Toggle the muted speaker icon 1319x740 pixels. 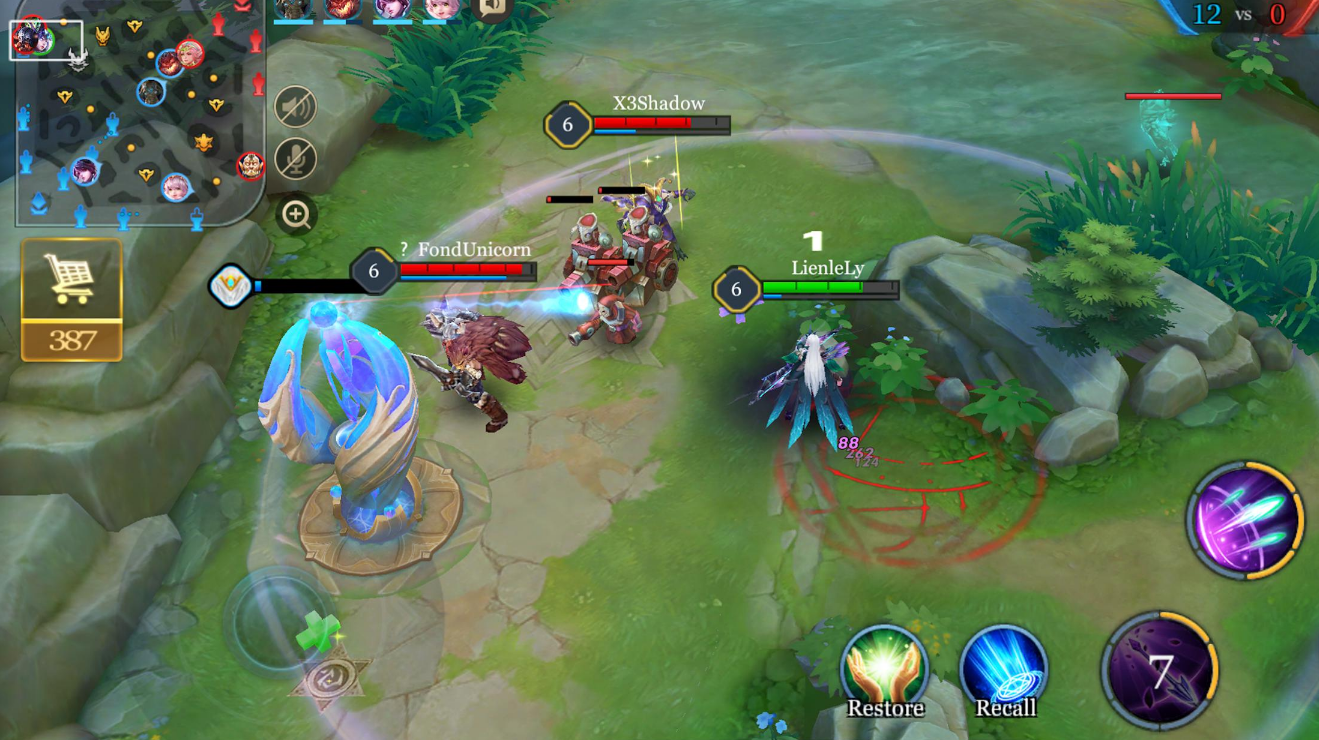[x=296, y=108]
